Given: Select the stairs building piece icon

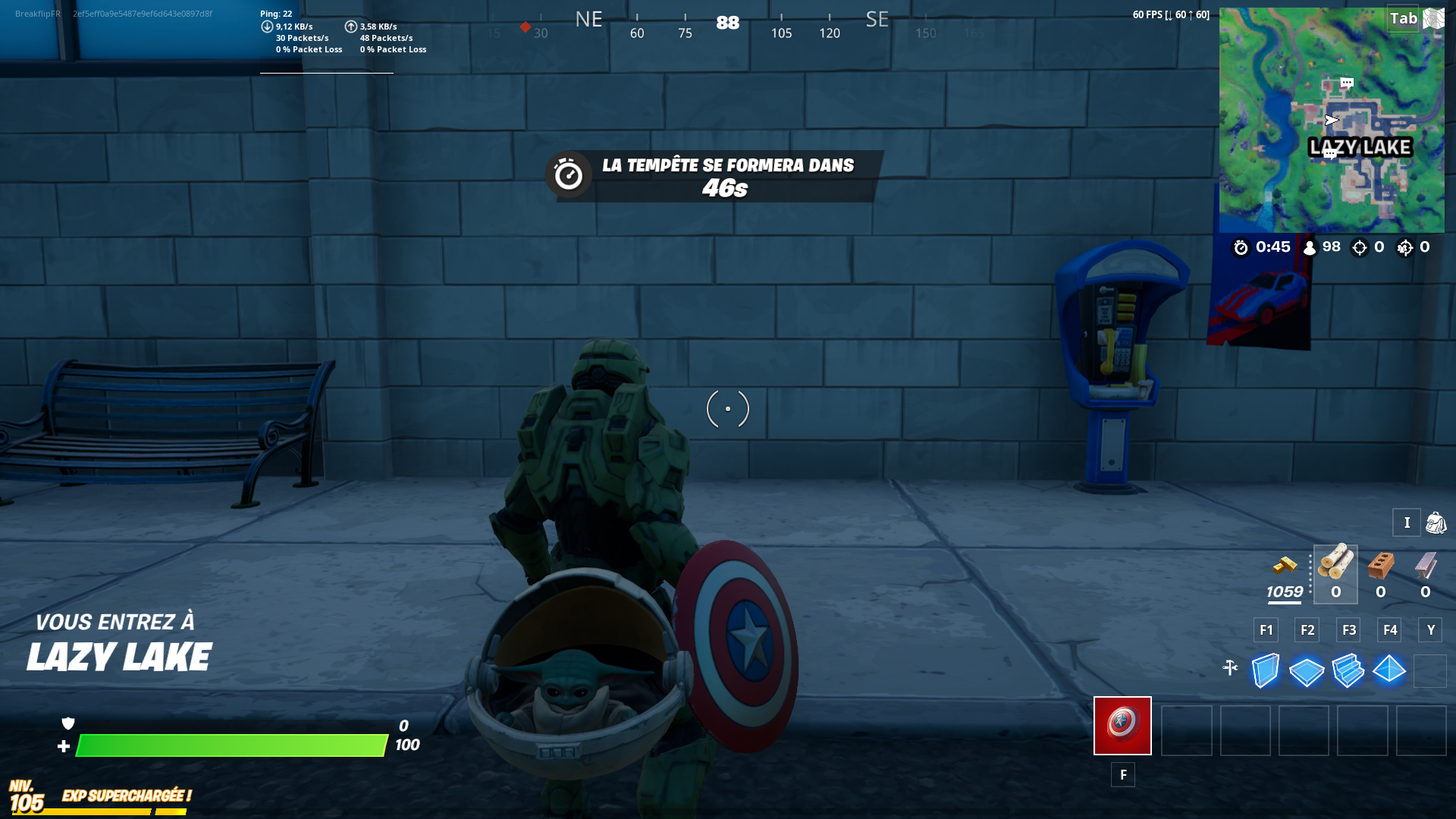Looking at the screenshot, I should click(1348, 670).
